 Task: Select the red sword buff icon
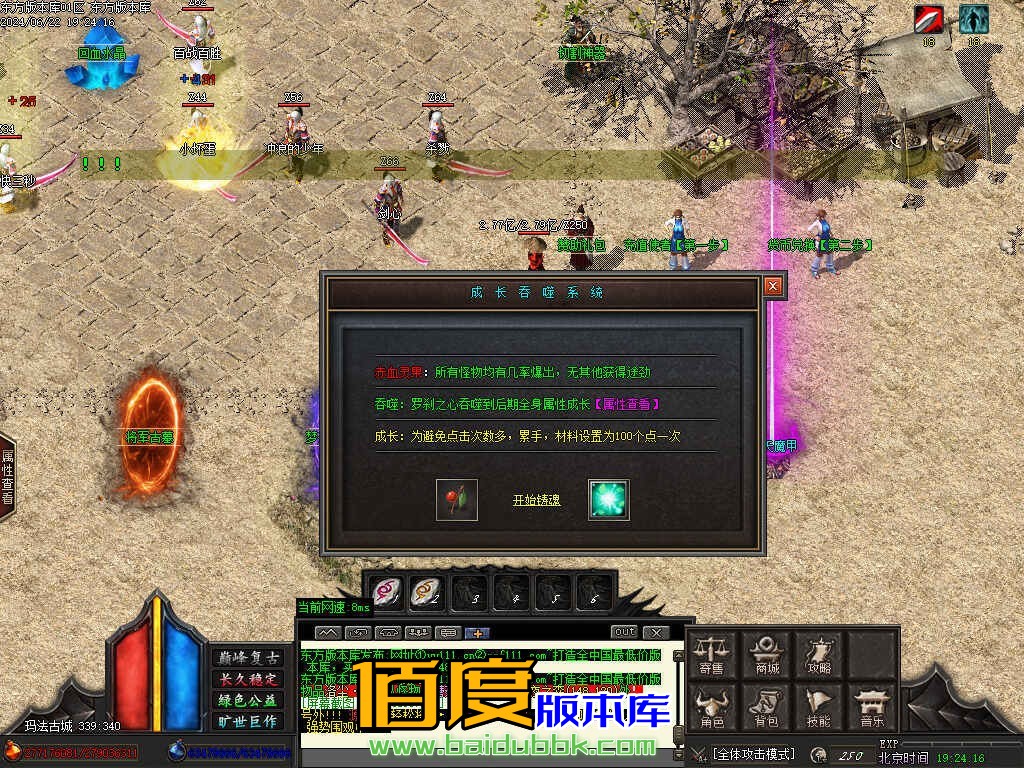coord(928,19)
